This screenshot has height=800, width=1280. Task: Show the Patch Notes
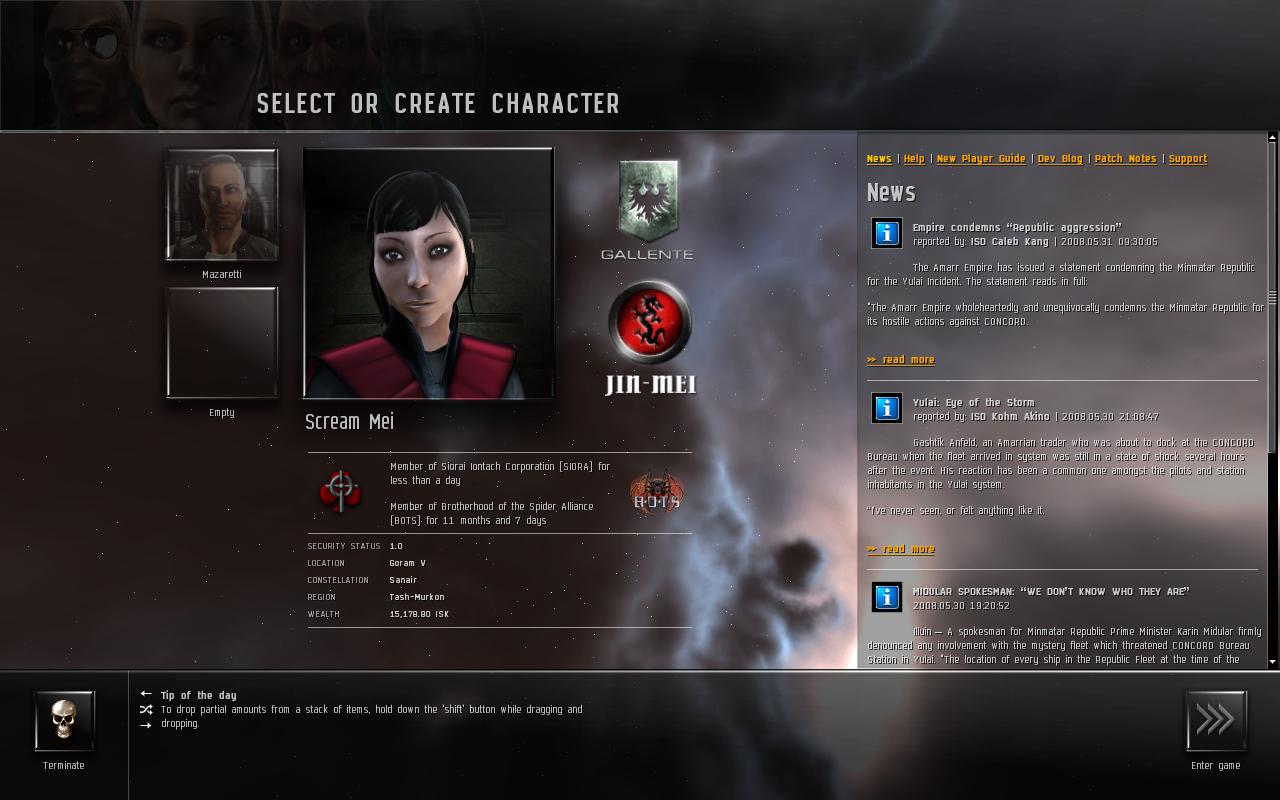click(1125, 159)
